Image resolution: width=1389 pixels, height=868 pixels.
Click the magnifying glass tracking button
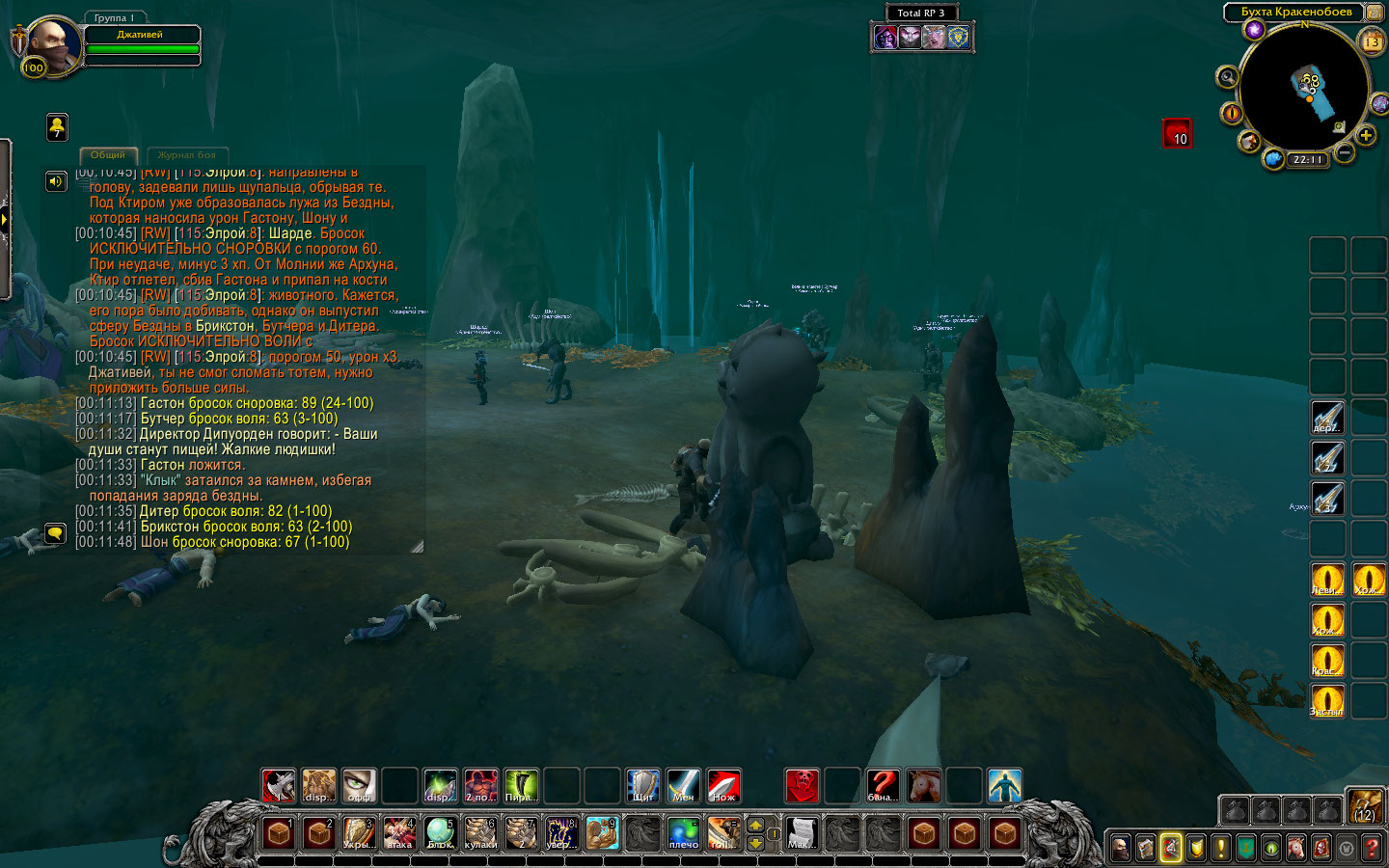pos(1228,77)
